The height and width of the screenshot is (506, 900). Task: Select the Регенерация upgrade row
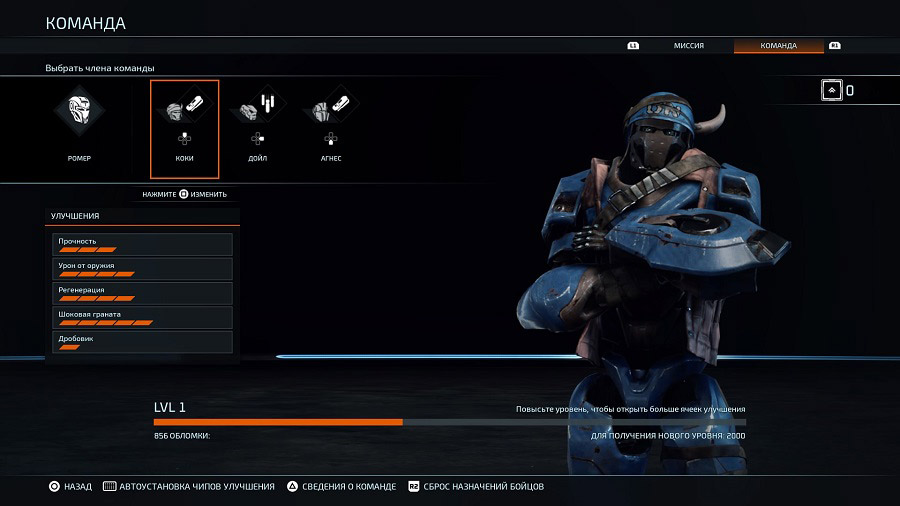pos(142,293)
